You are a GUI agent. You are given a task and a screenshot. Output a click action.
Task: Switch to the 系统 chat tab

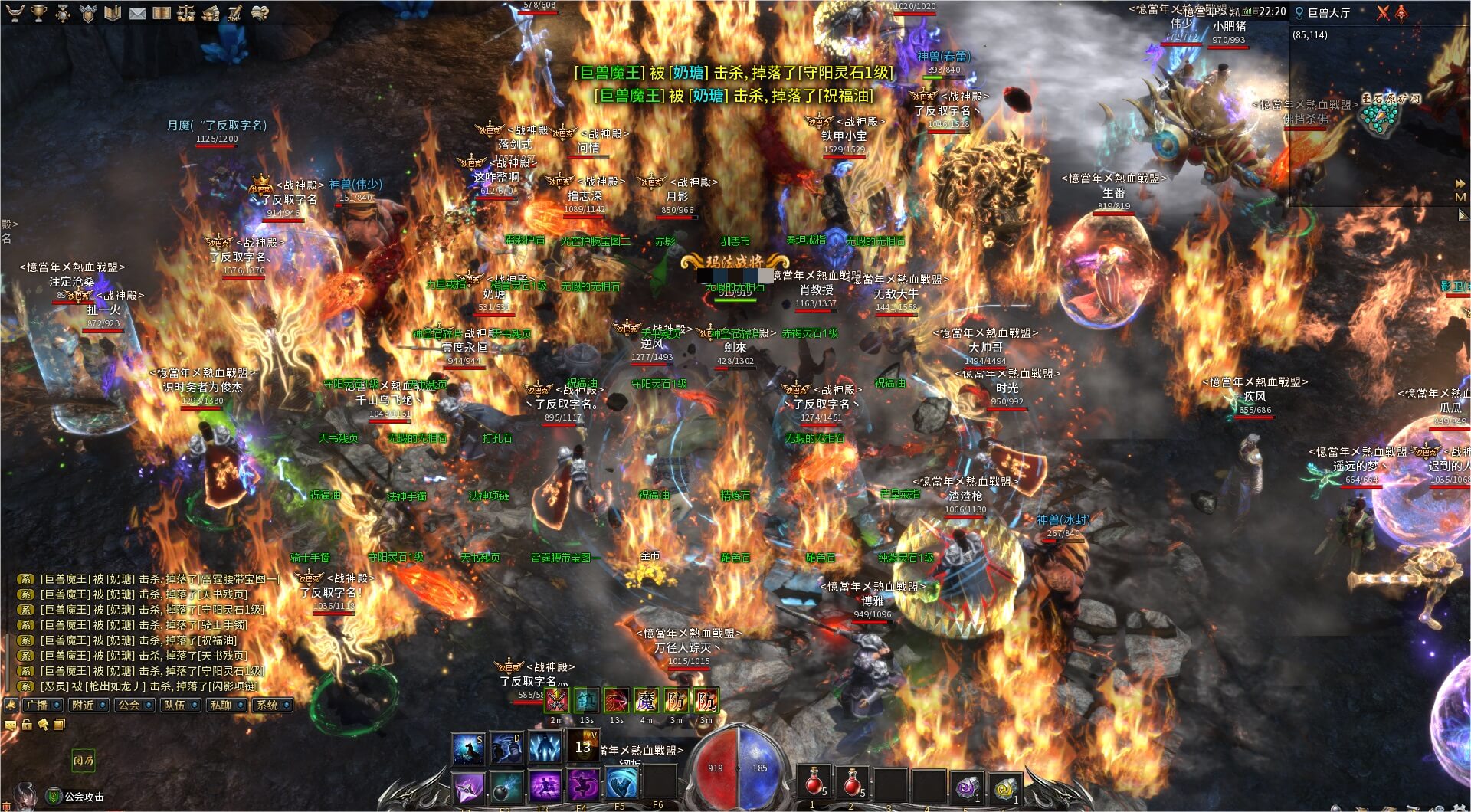pyautogui.click(x=271, y=705)
